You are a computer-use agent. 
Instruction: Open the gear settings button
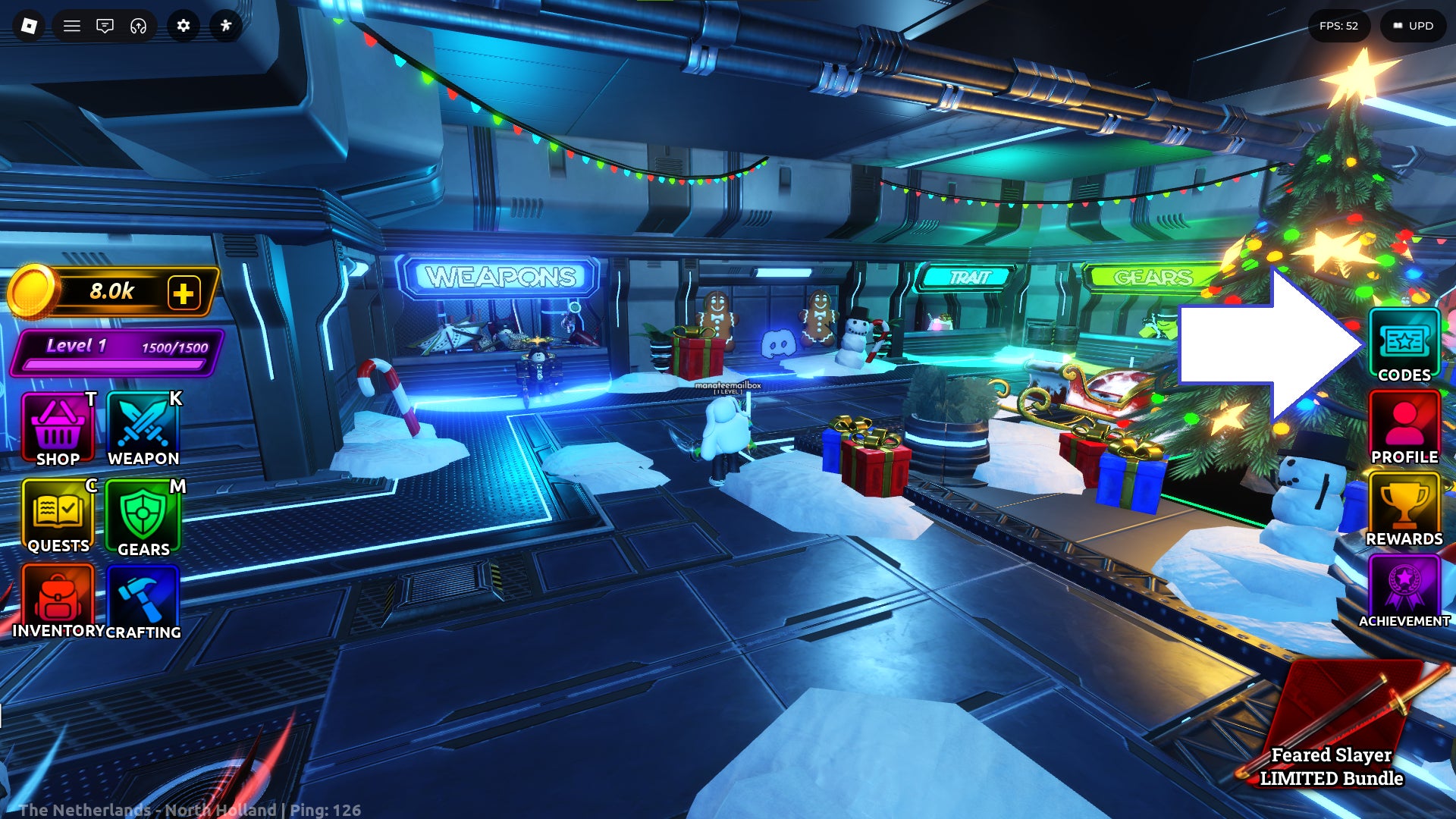pyautogui.click(x=184, y=26)
